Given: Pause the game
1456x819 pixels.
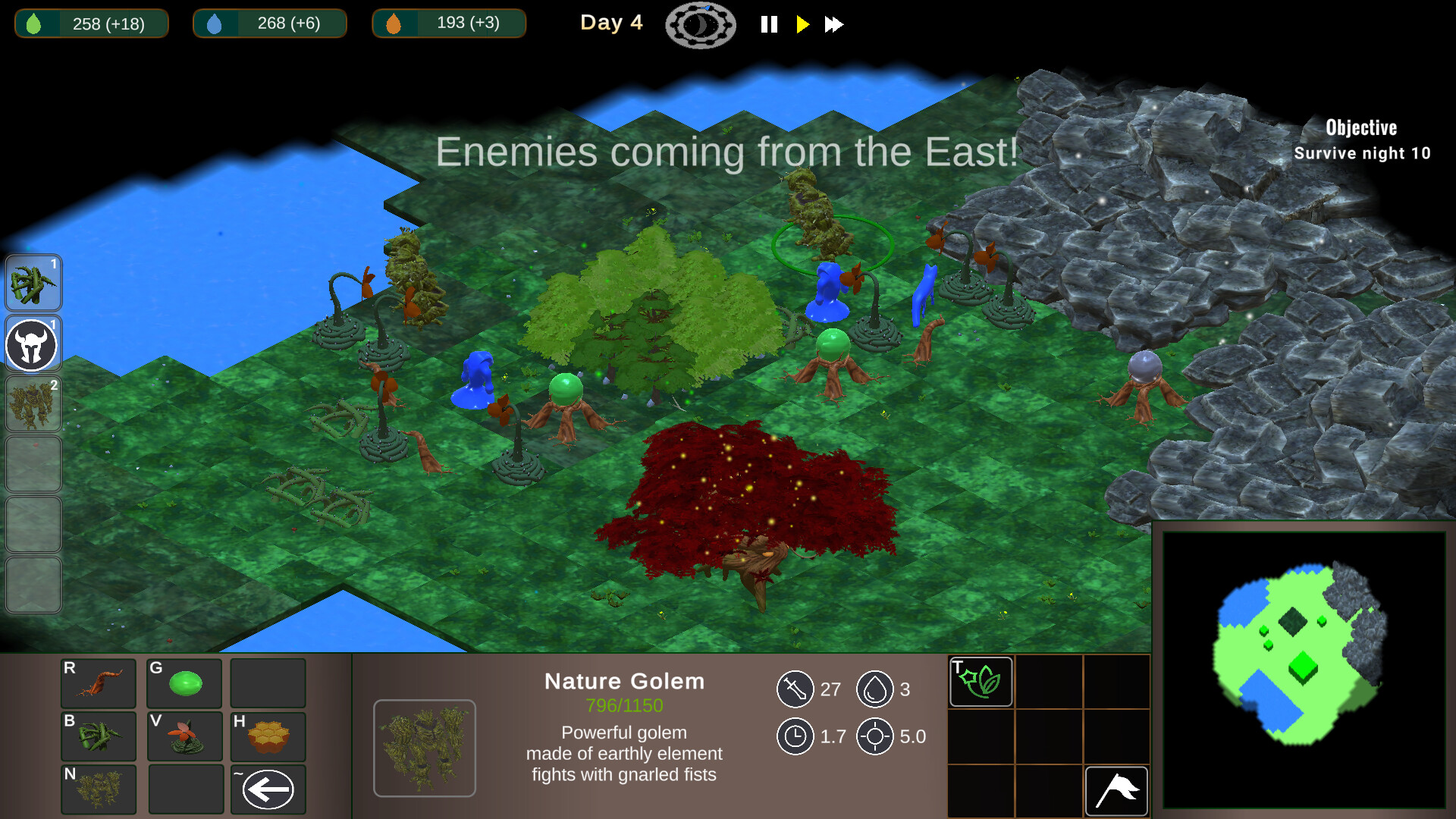Looking at the screenshot, I should (769, 24).
